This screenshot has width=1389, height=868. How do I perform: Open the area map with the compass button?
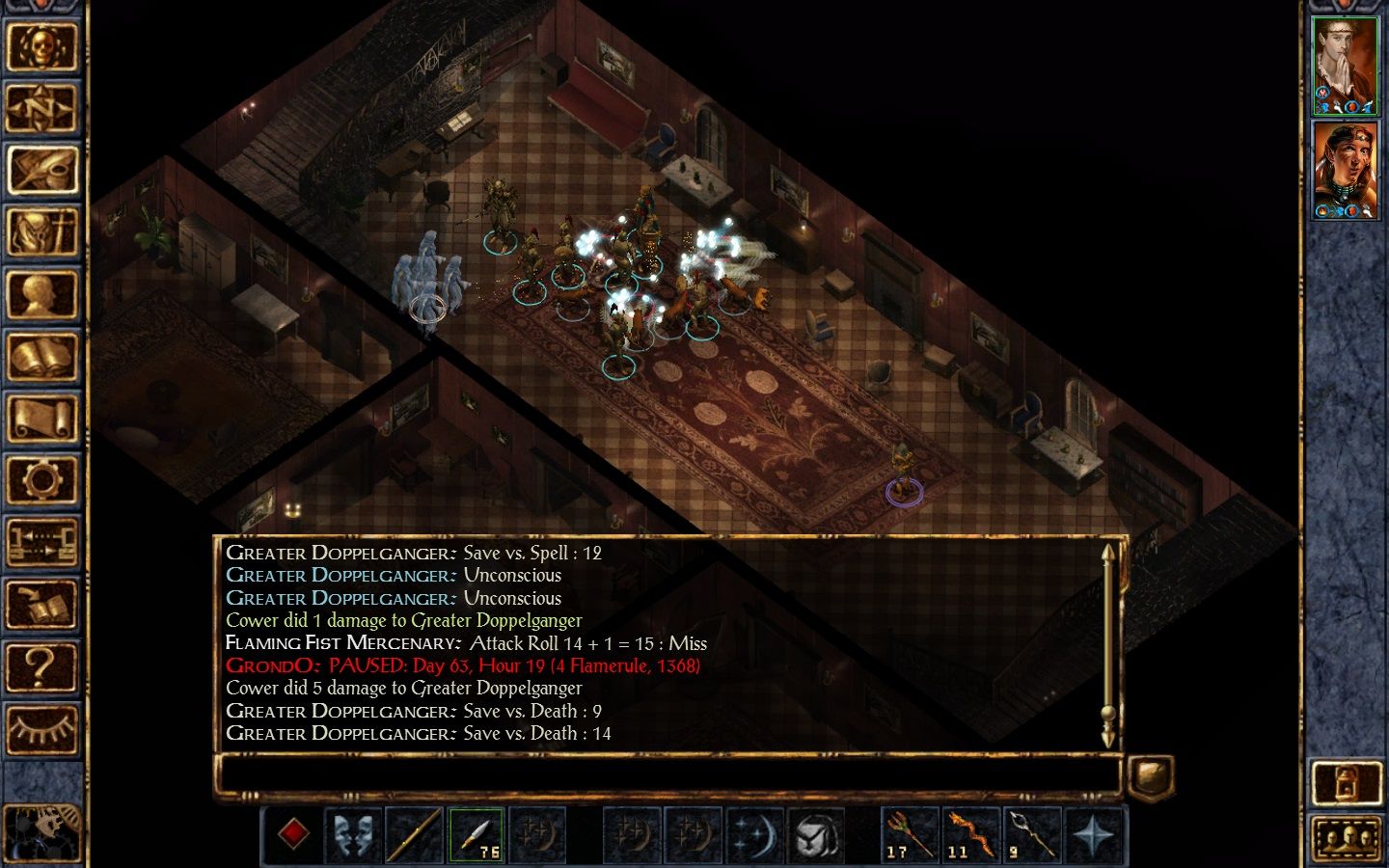tap(41, 108)
